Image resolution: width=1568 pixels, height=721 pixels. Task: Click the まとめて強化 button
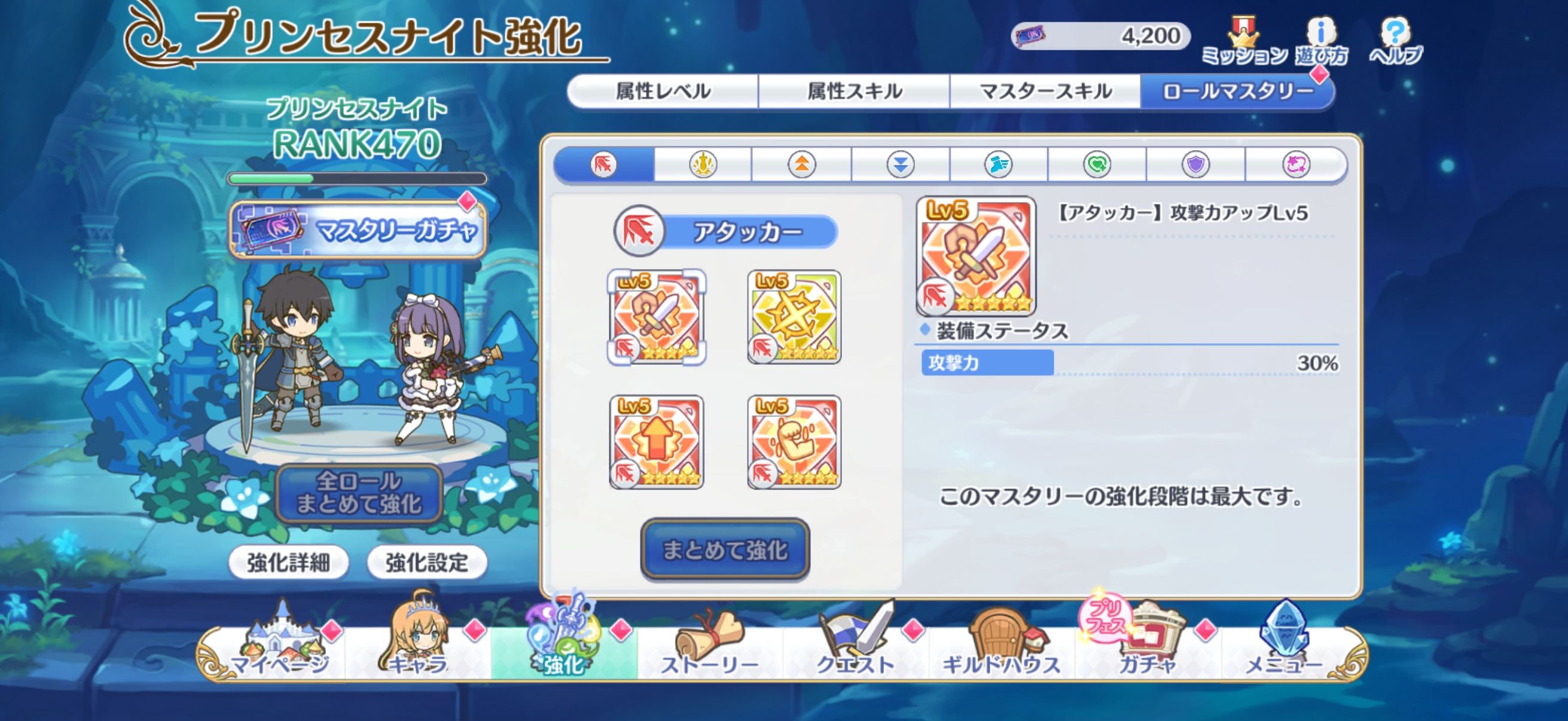tap(725, 549)
